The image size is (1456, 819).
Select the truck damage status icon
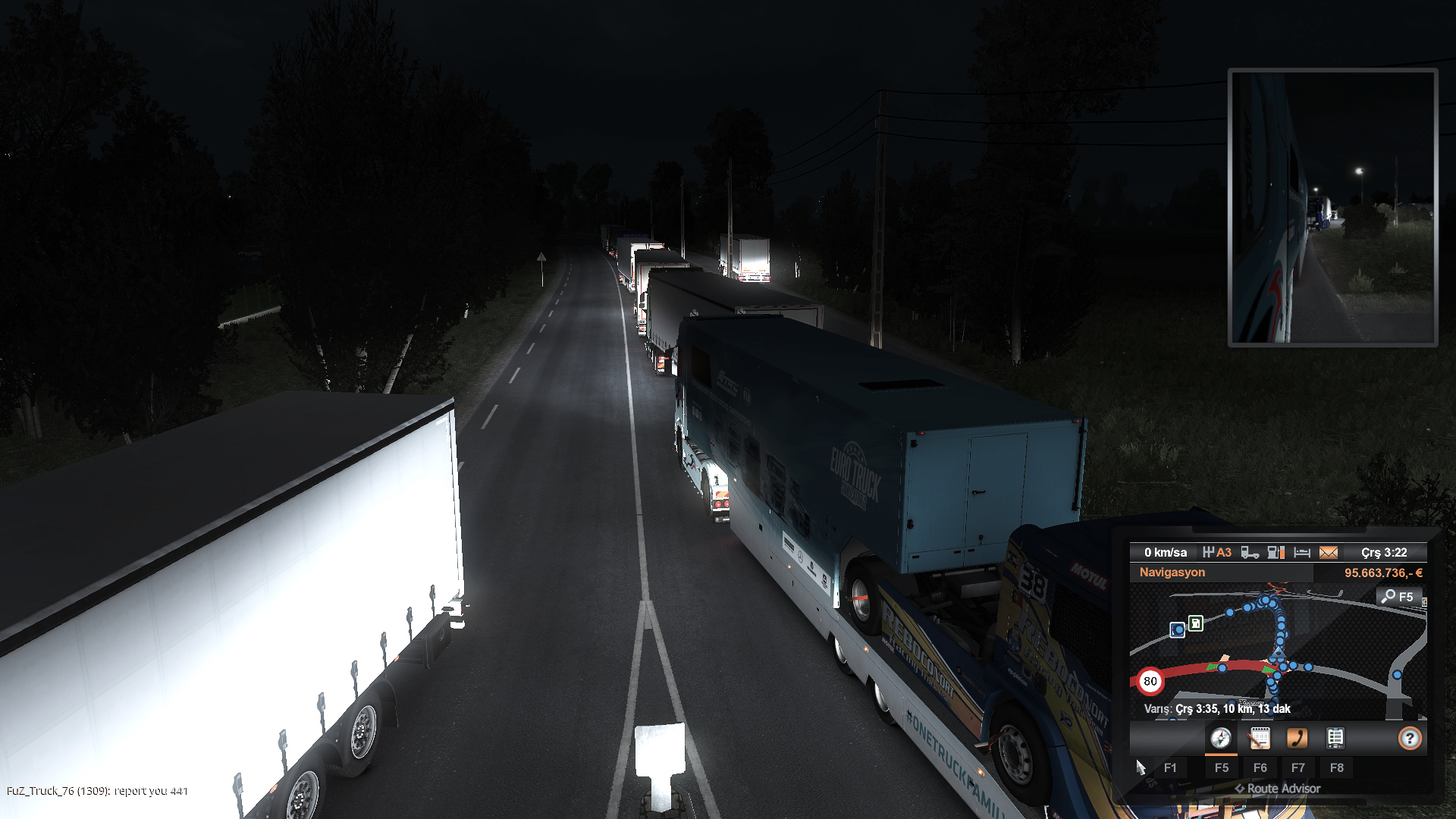point(1250,553)
